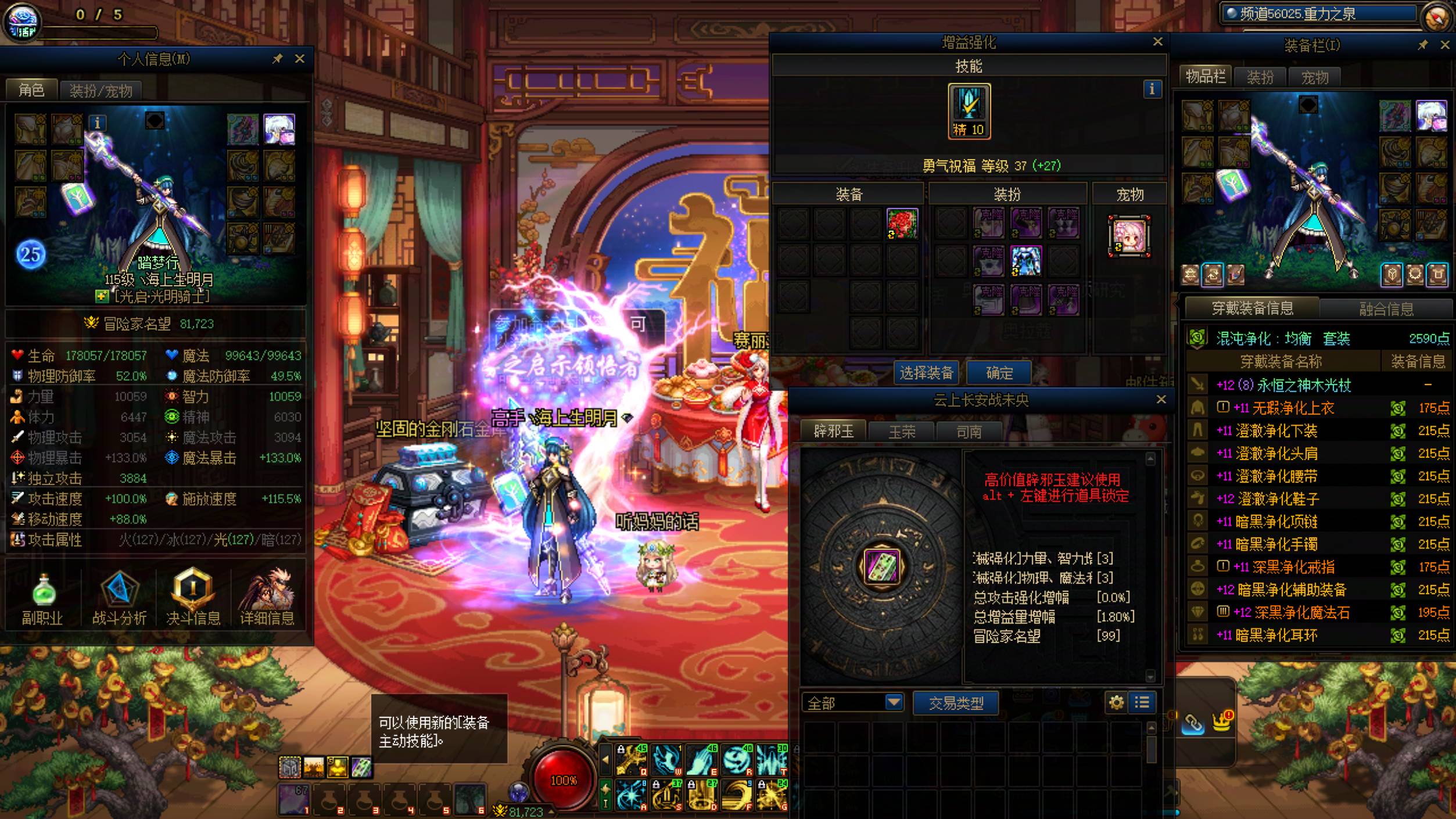The image size is (1456, 819).
Task: Open the 副职业 sub-profession panel
Action: click(42, 598)
